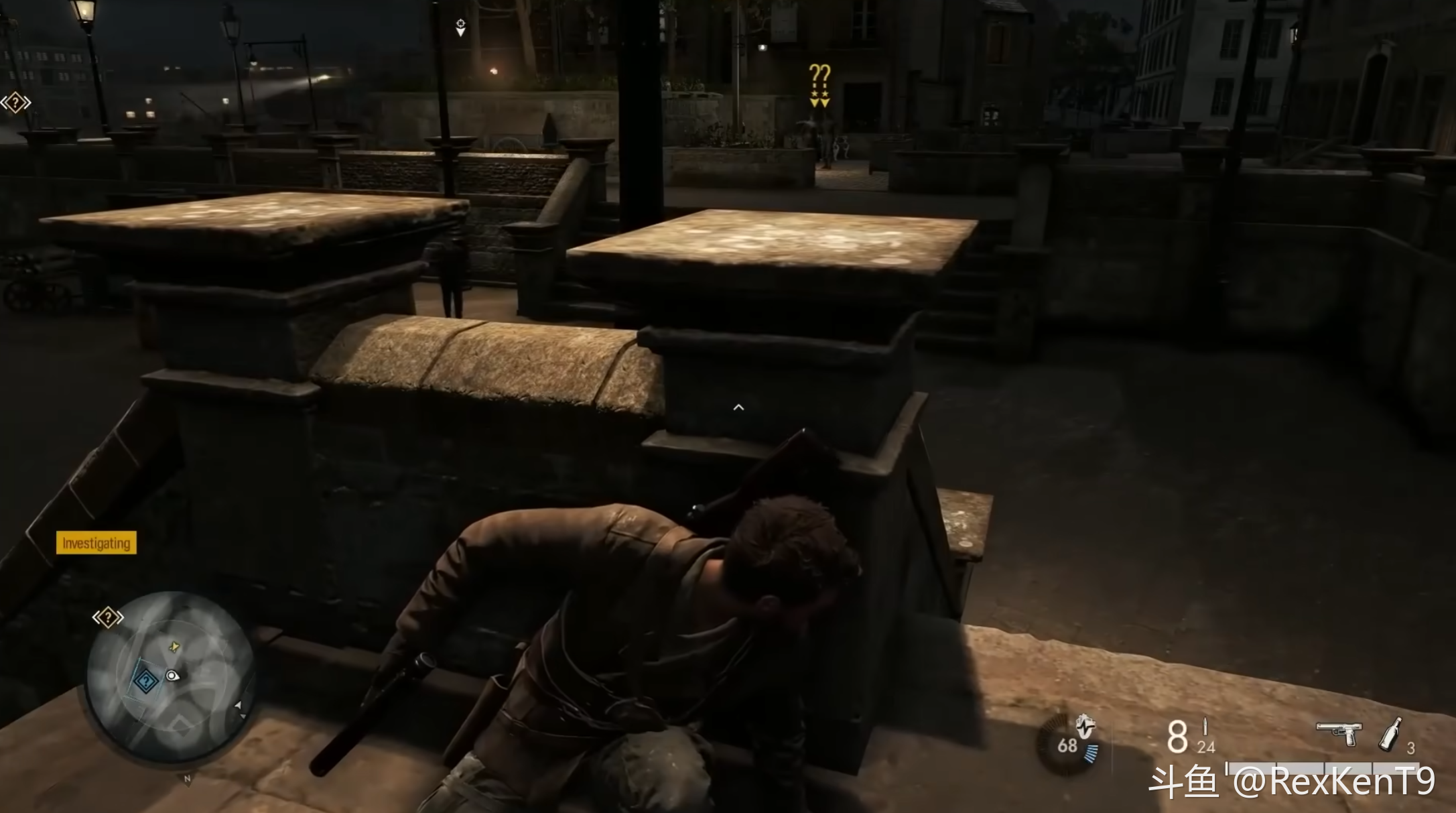Click the blue question mark minimap marker
Viewport: 1456px width, 813px height.
pos(145,682)
